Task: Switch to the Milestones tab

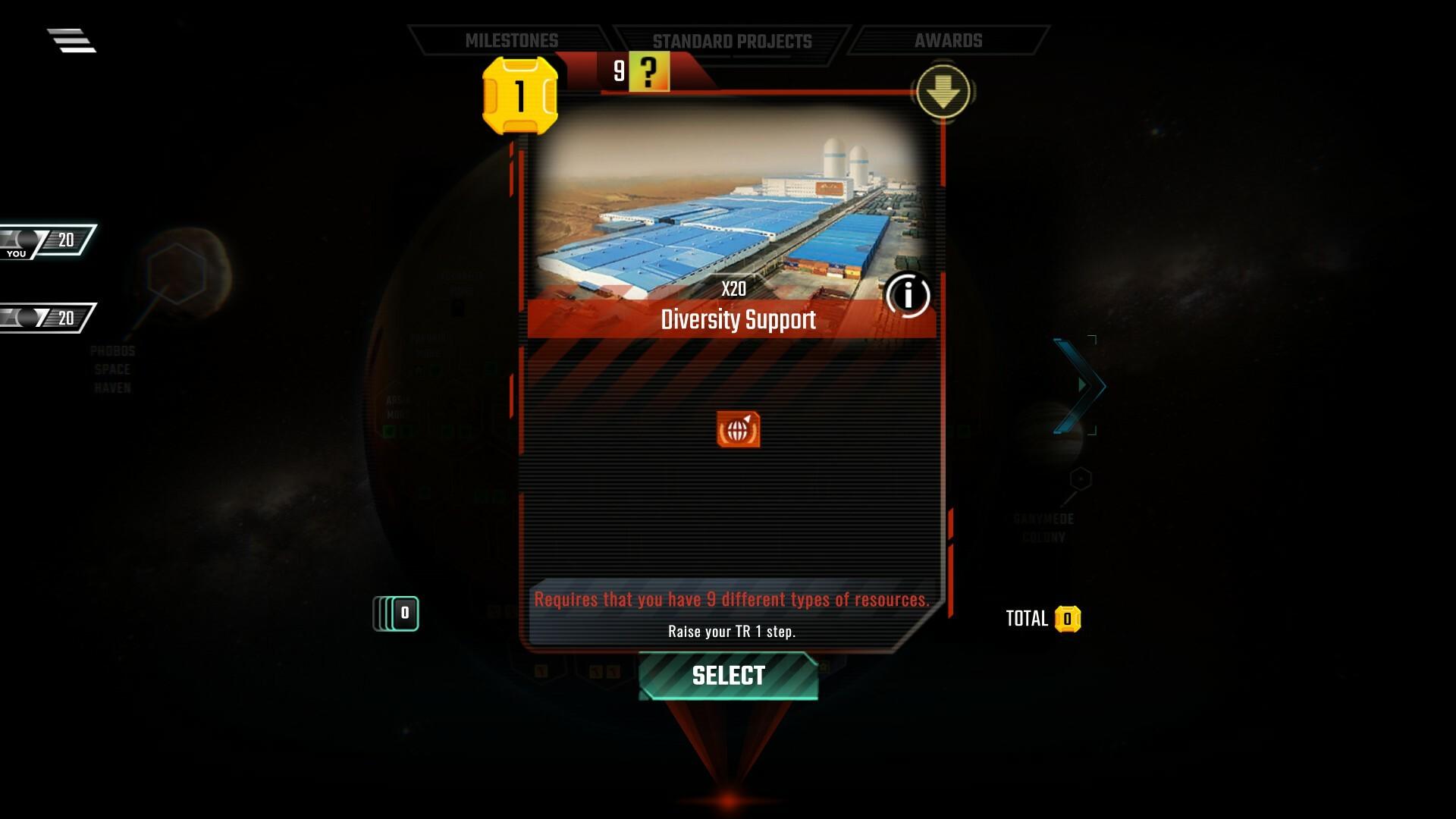Action: pos(512,39)
